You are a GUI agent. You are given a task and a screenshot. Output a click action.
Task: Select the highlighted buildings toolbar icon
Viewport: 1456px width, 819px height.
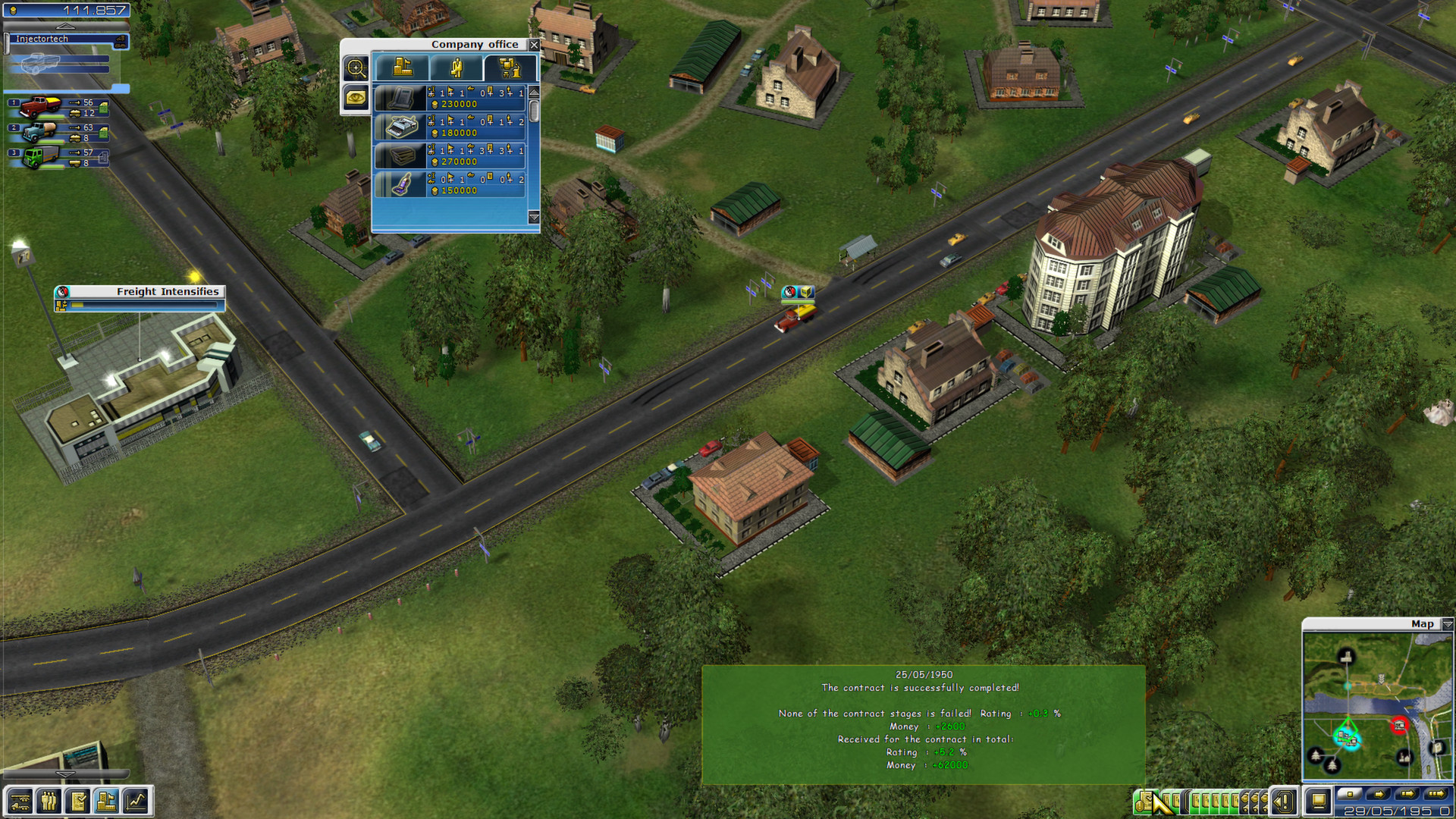coord(107,801)
